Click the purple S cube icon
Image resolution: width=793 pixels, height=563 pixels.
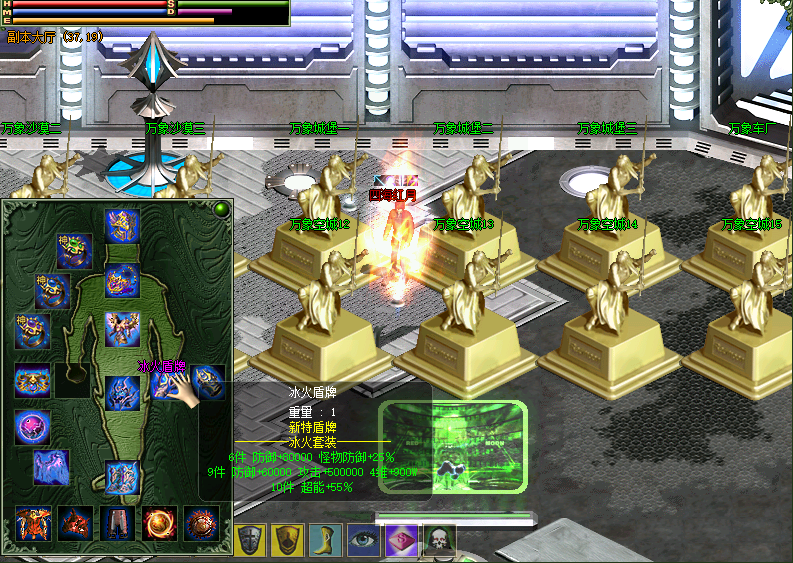point(401,540)
